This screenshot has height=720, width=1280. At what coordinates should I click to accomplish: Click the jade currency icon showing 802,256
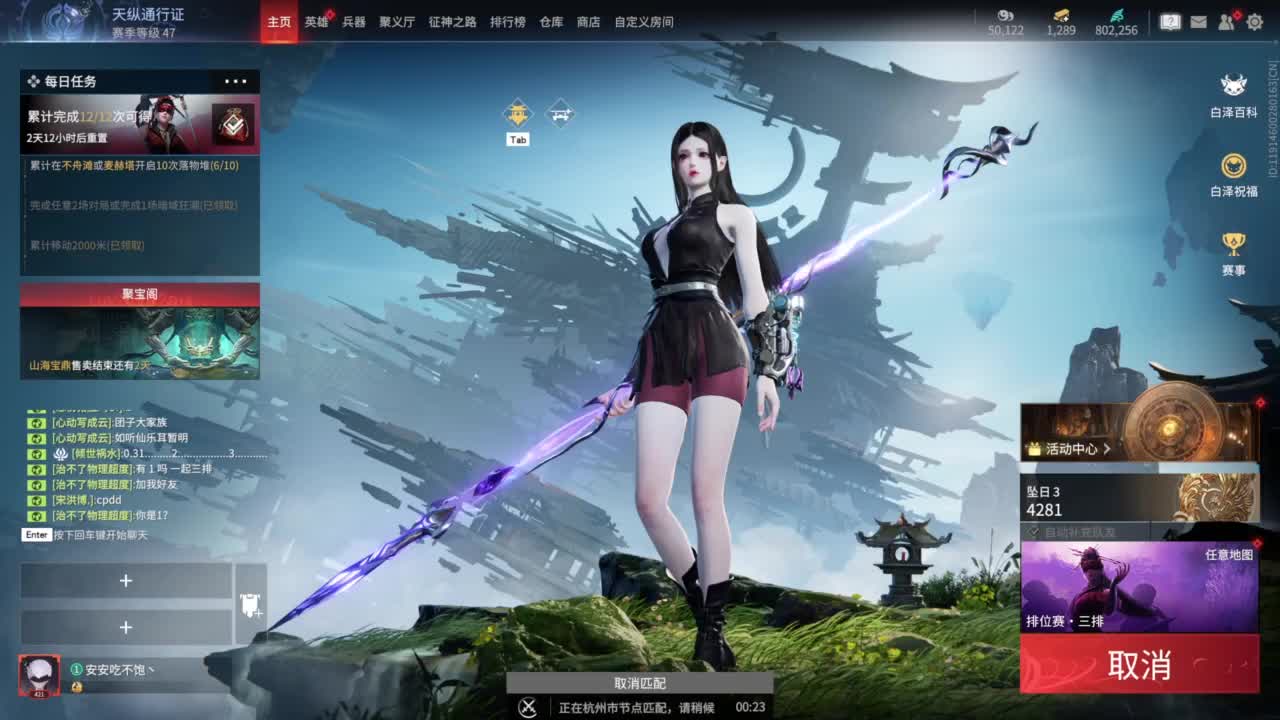(1118, 16)
